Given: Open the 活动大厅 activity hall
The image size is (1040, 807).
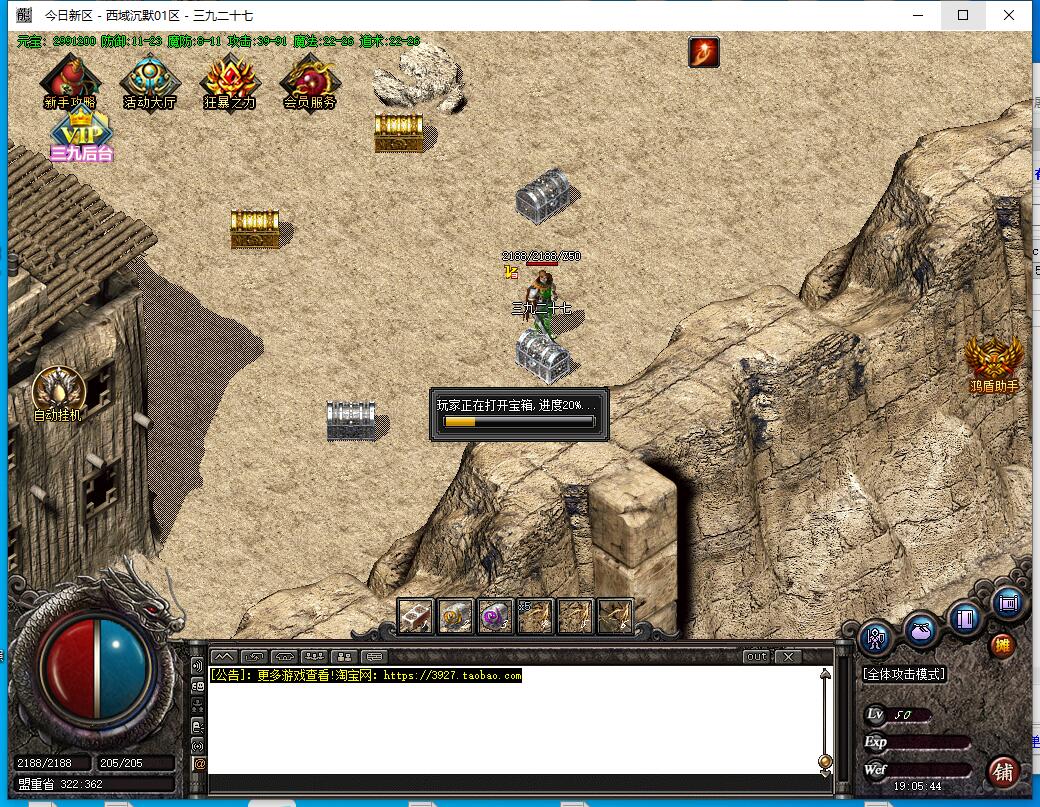Looking at the screenshot, I should [149, 81].
